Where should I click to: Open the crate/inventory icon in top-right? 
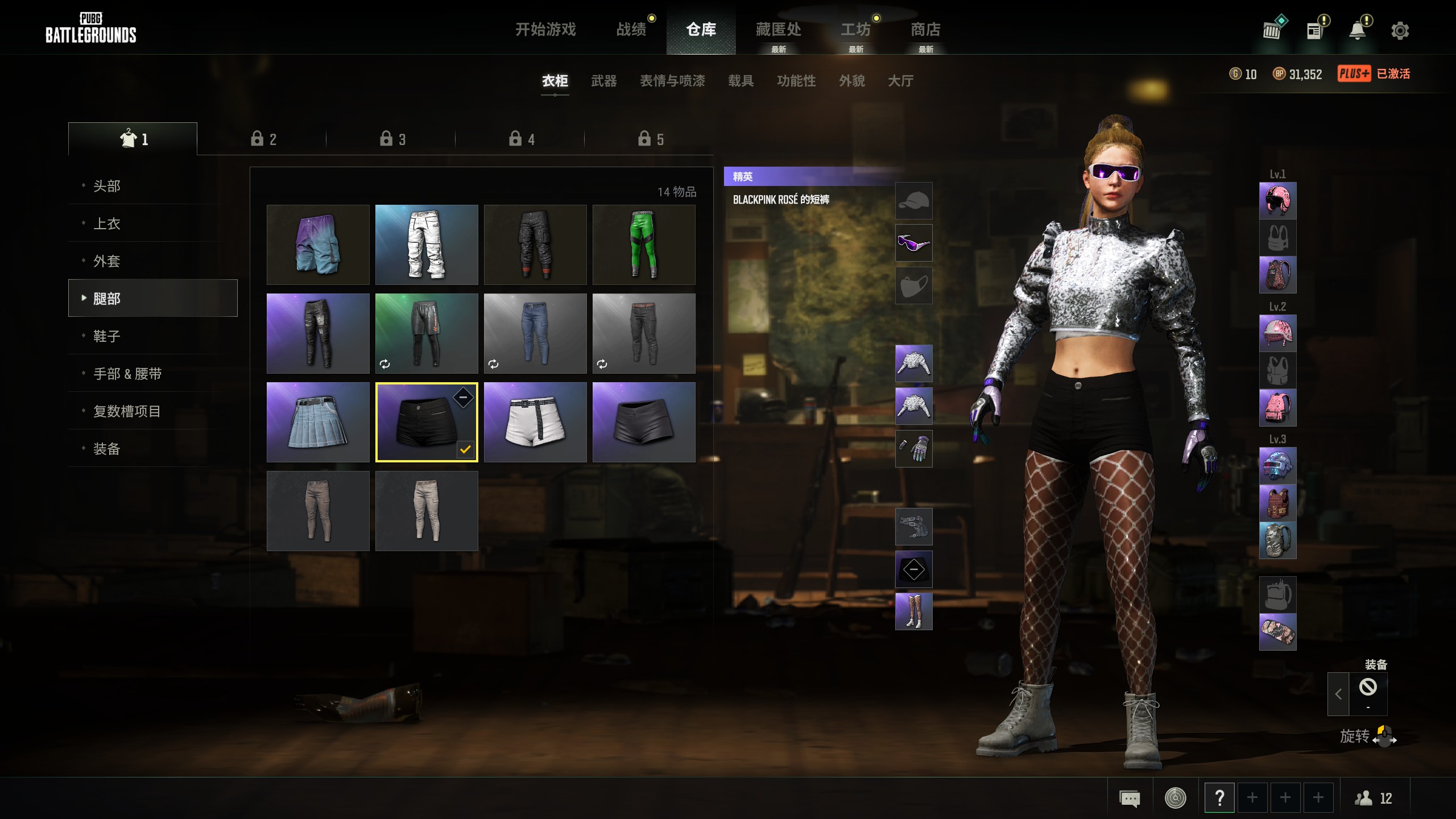pyautogui.click(x=1273, y=30)
